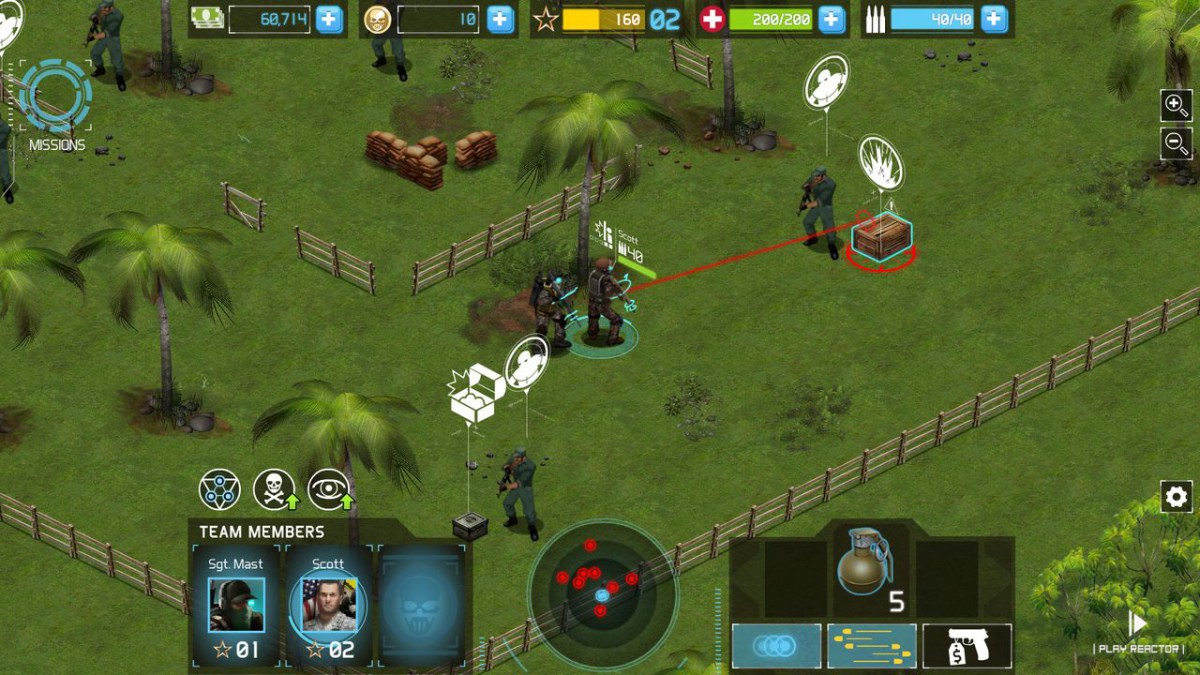The image size is (1200, 675).
Task: Activate the eye vision ability
Action: pyautogui.click(x=329, y=489)
